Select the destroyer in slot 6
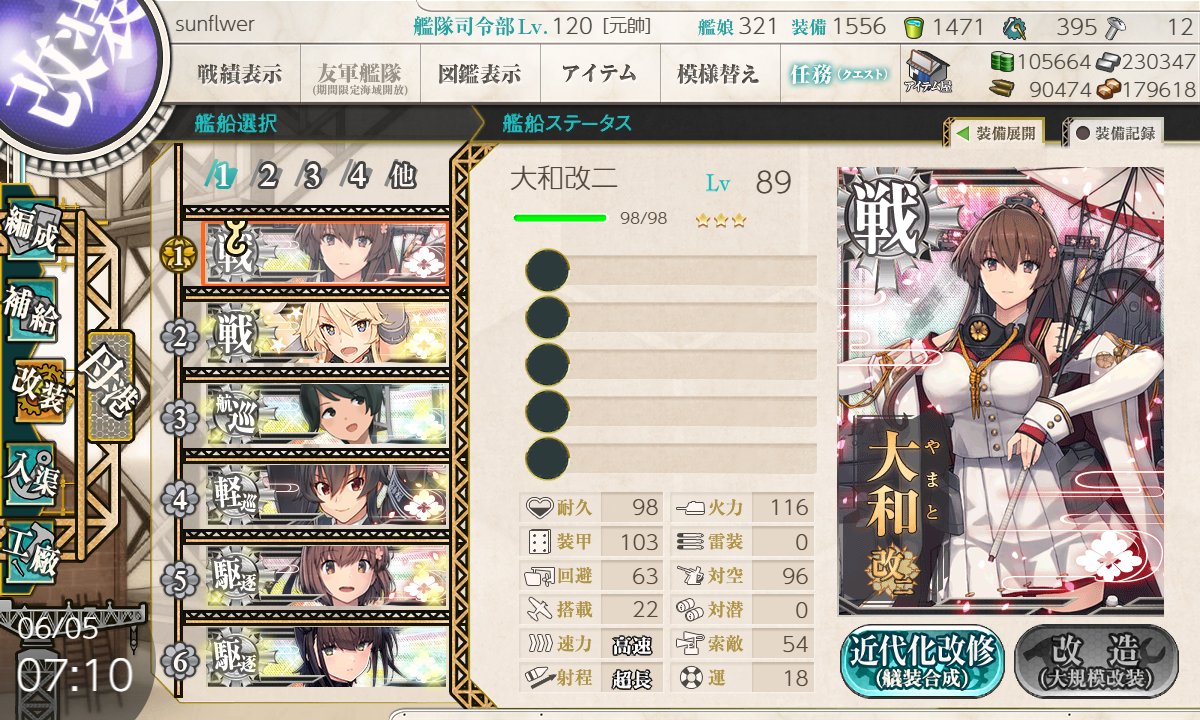1200x720 pixels. 326,657
